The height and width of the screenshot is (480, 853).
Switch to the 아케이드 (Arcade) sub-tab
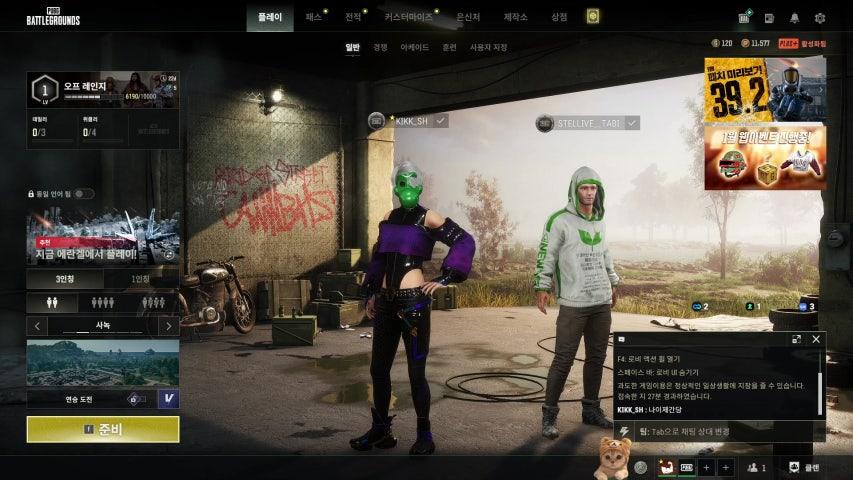tap(414, 47)
